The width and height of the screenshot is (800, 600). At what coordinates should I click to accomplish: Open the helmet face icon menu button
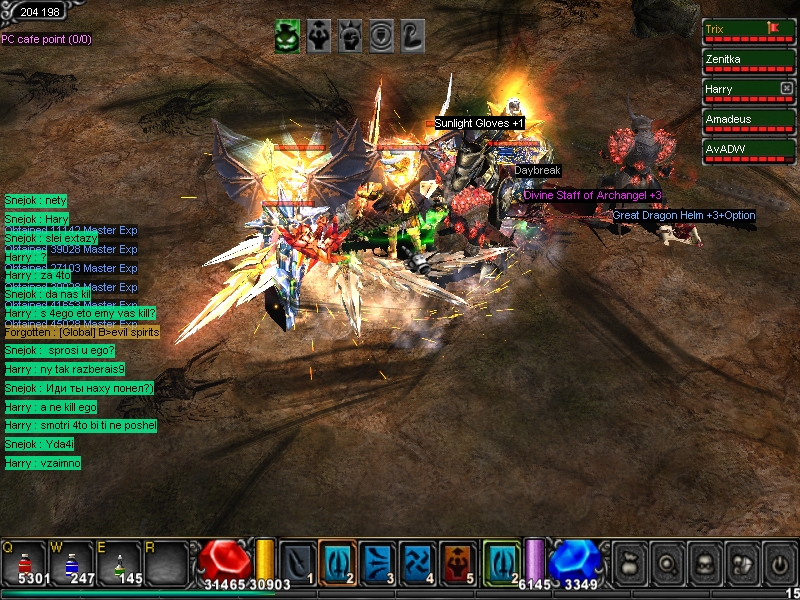click(x=704, y=562)
